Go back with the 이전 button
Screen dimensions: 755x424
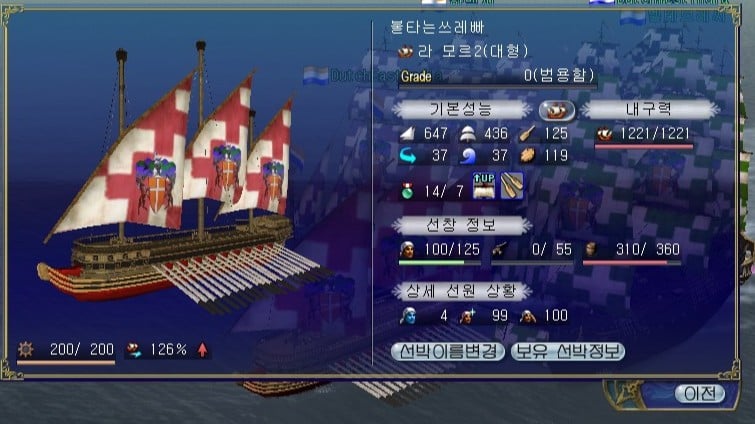[x=699, y=393]
